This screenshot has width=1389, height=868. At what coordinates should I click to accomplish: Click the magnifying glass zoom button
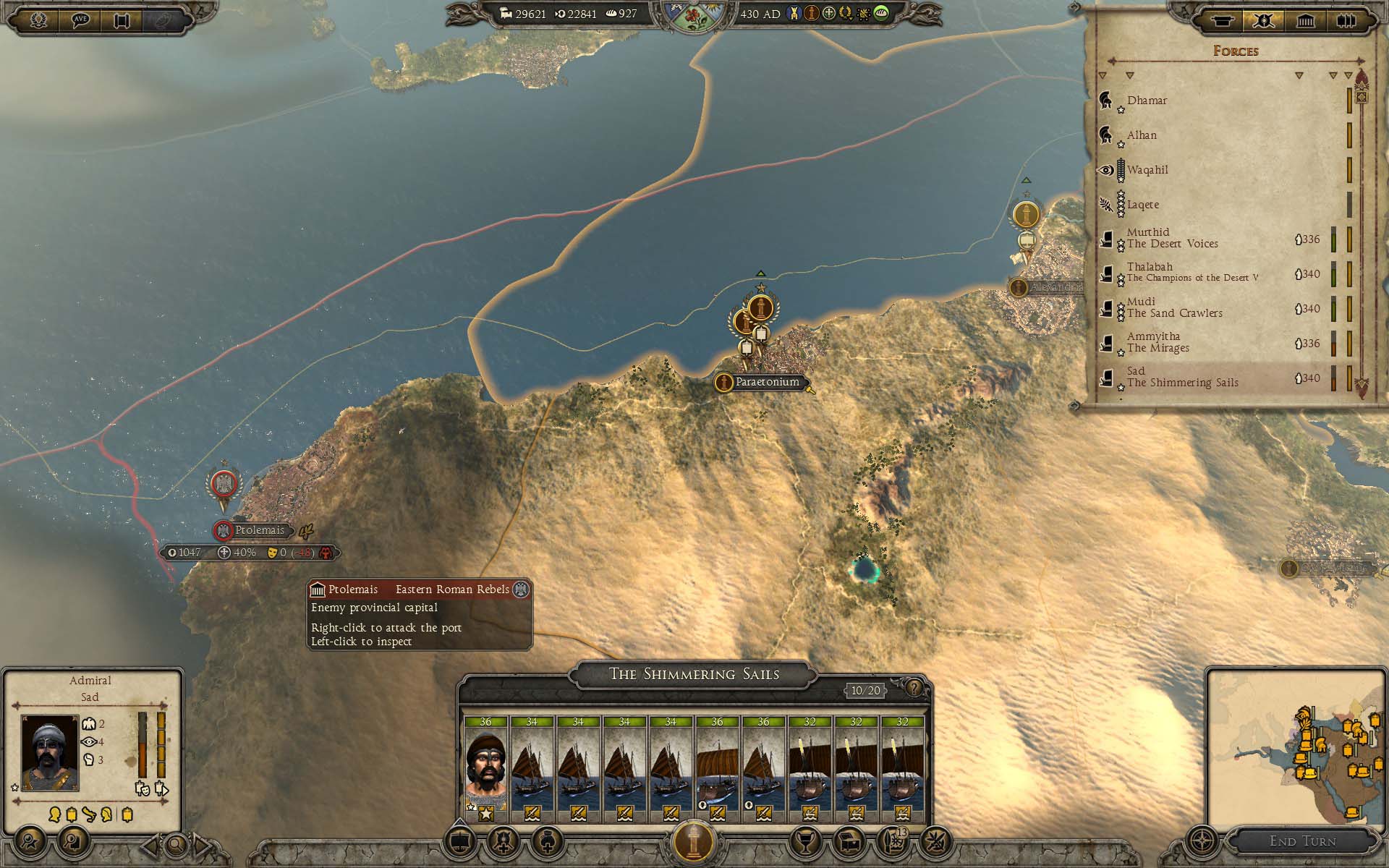tap(176, 843)
